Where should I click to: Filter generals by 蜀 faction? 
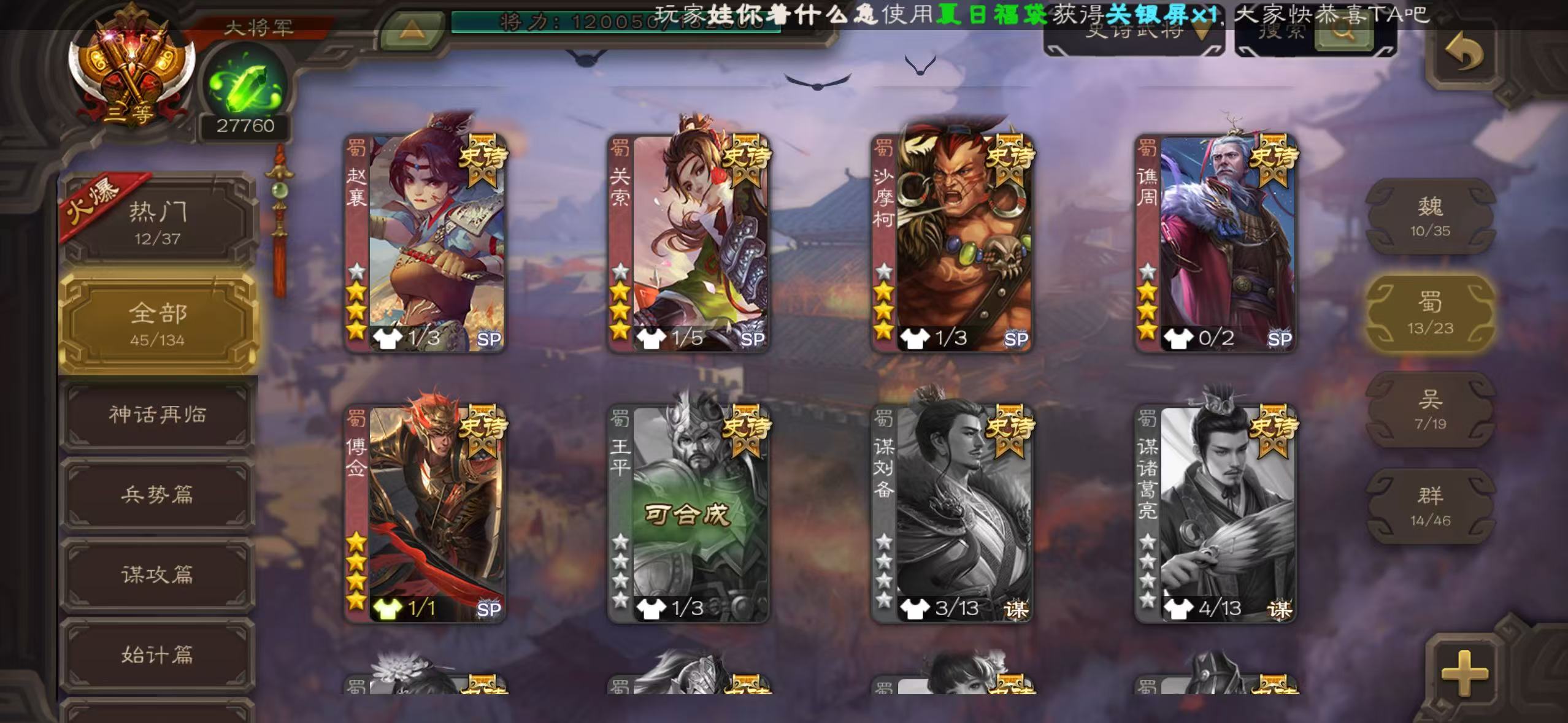1430,313
